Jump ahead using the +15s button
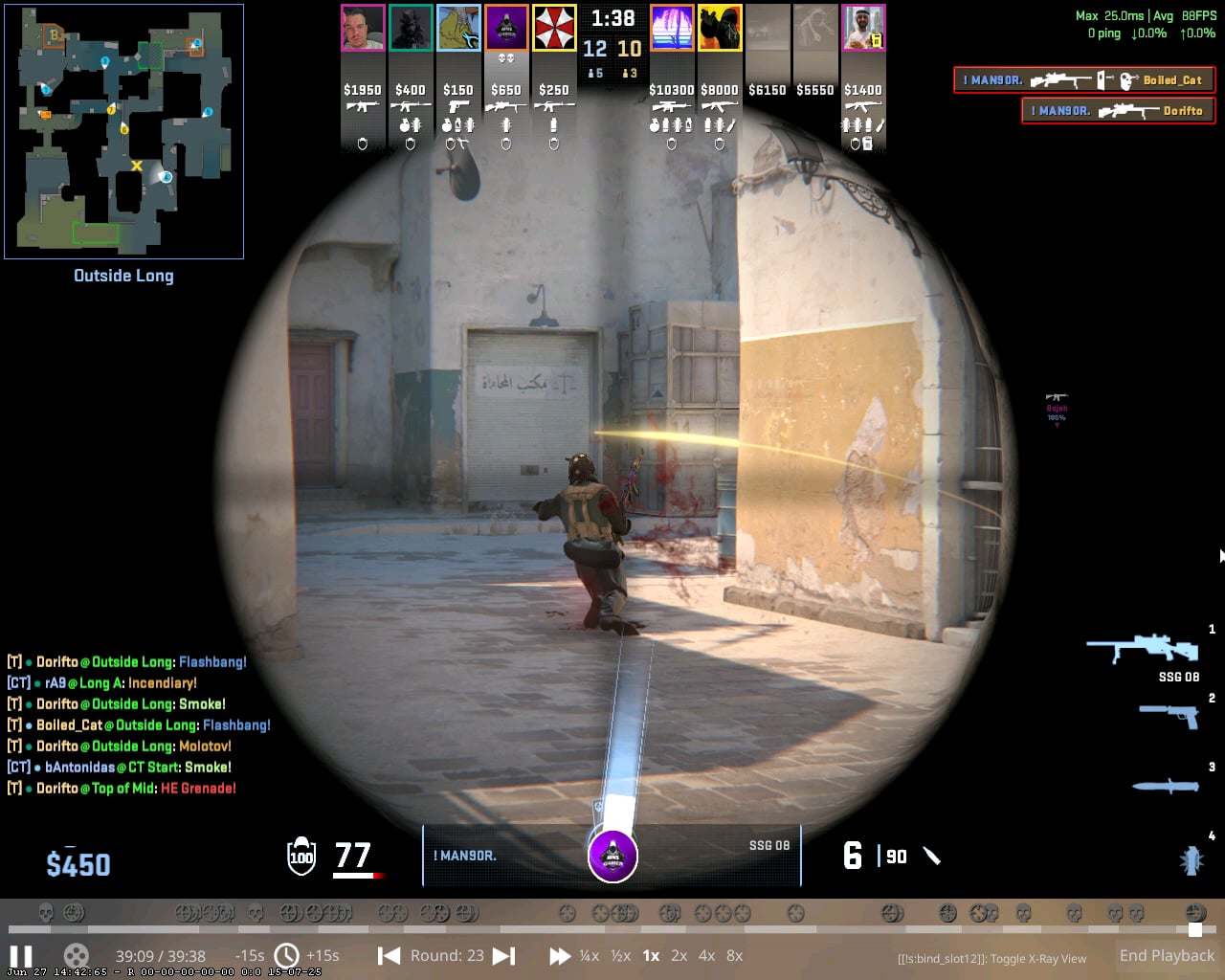This screenshot has height=980, width=1225. pyautogui.click(x=323, y=955)
